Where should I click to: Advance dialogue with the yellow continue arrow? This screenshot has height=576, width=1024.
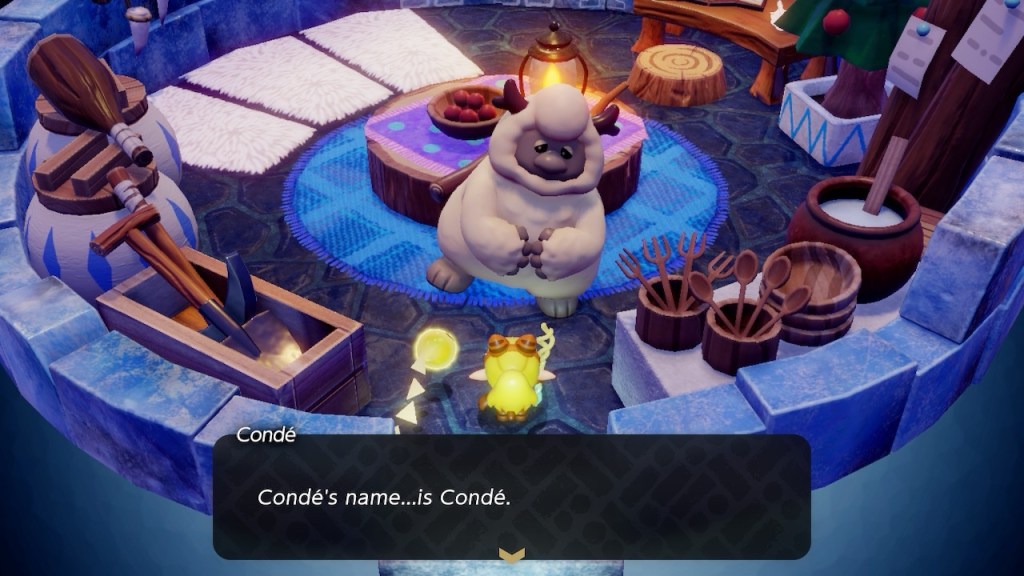pyautogui.click(x=511, y=555)
